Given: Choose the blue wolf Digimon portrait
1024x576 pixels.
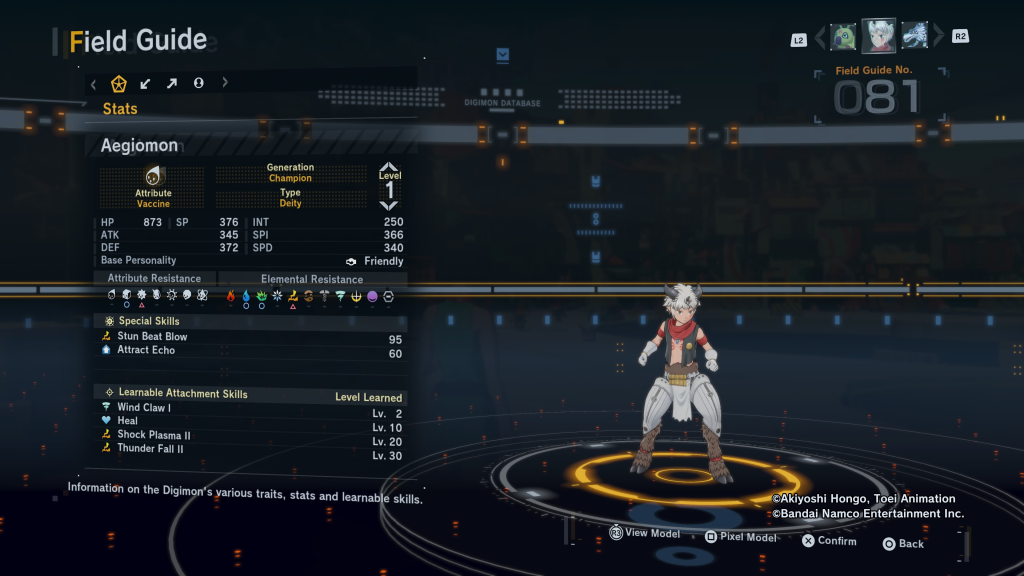Looking at the screenshot, I should (915, 36).
